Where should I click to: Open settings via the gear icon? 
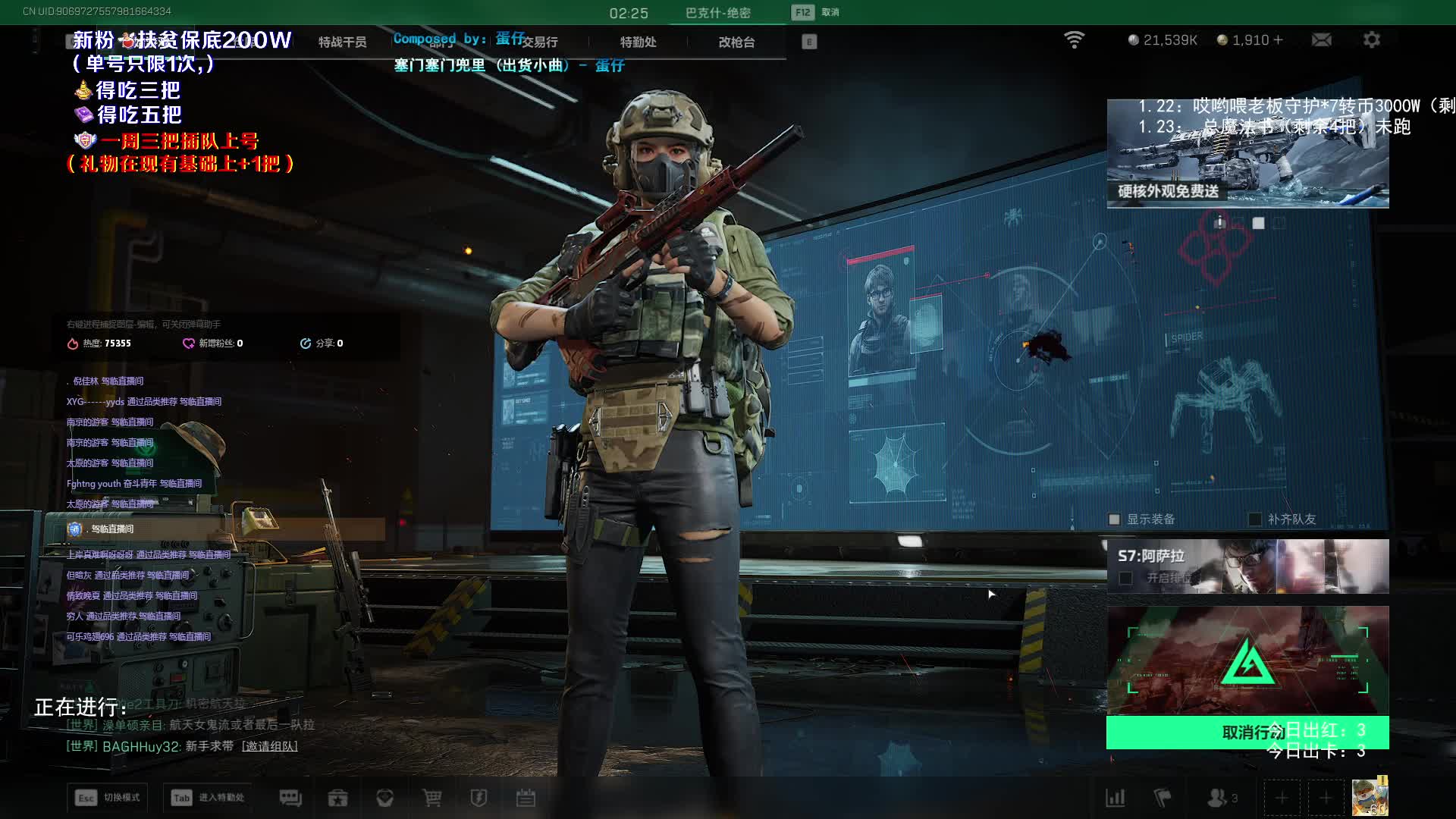[1371, 40]
